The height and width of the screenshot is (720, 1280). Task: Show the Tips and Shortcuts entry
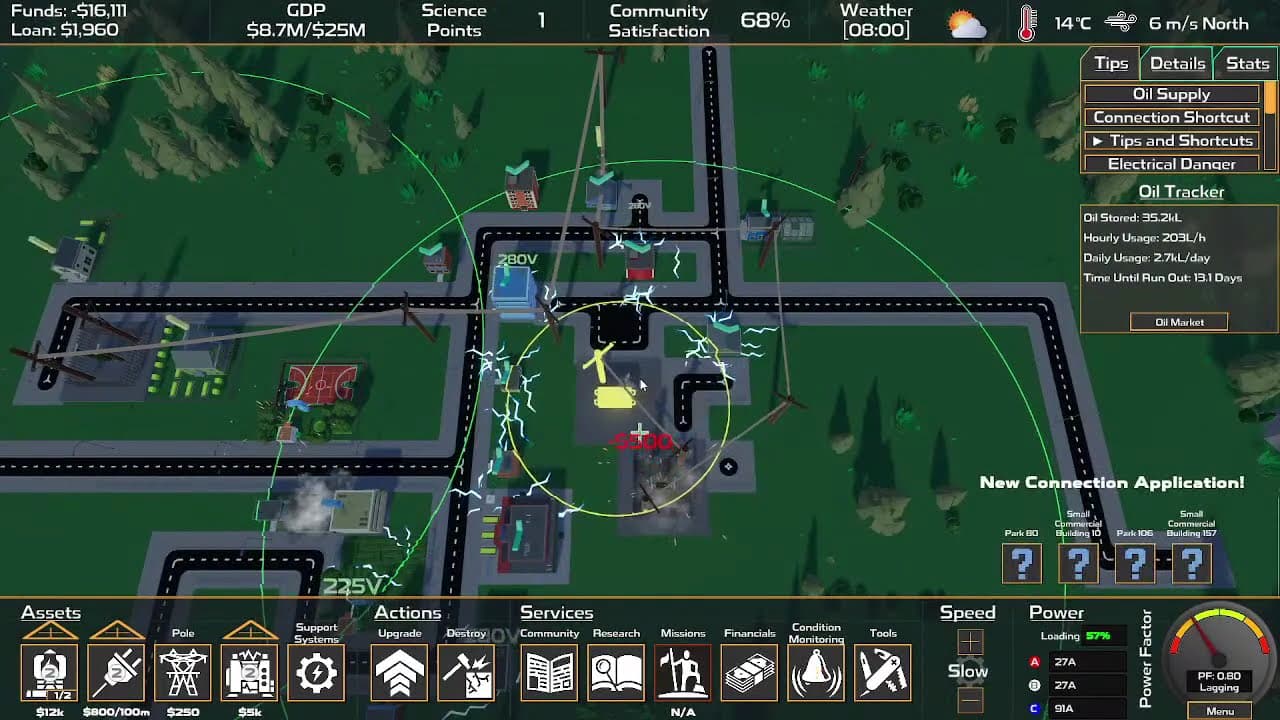coord(1171,141)
